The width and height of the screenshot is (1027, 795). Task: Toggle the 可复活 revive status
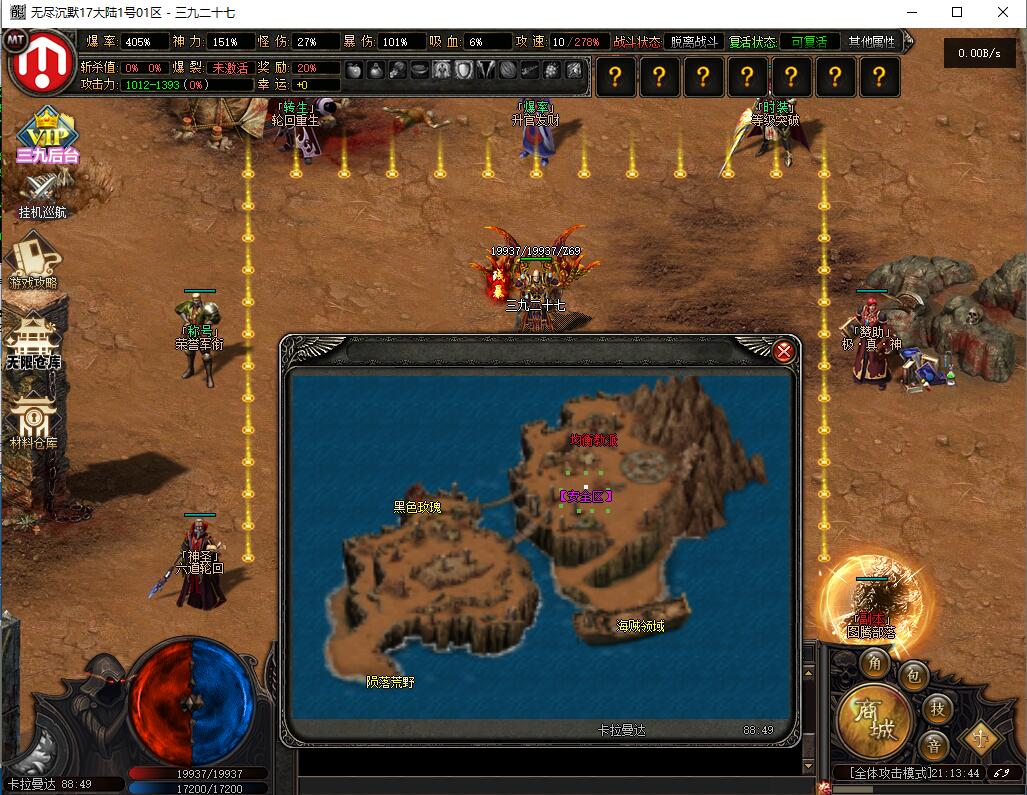[809, 42]
